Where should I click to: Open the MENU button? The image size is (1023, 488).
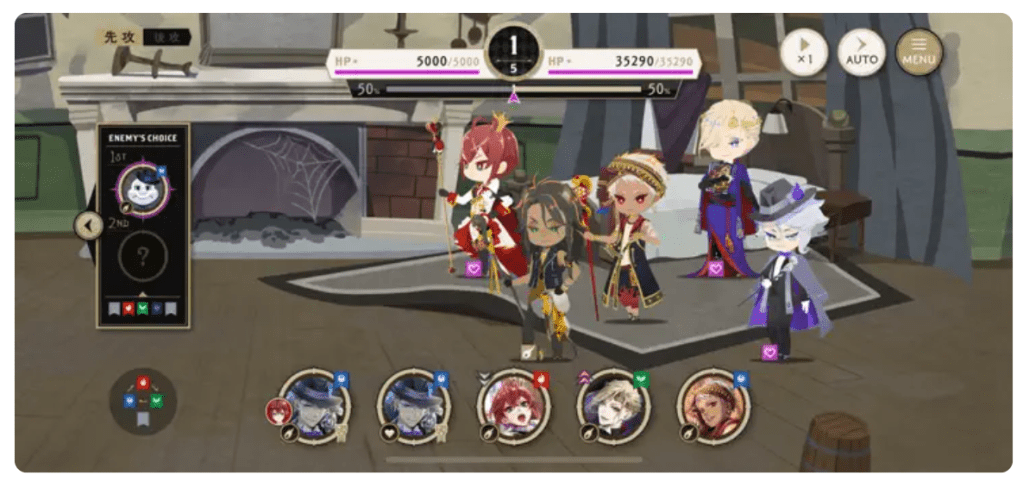click(x=918, y=52)
